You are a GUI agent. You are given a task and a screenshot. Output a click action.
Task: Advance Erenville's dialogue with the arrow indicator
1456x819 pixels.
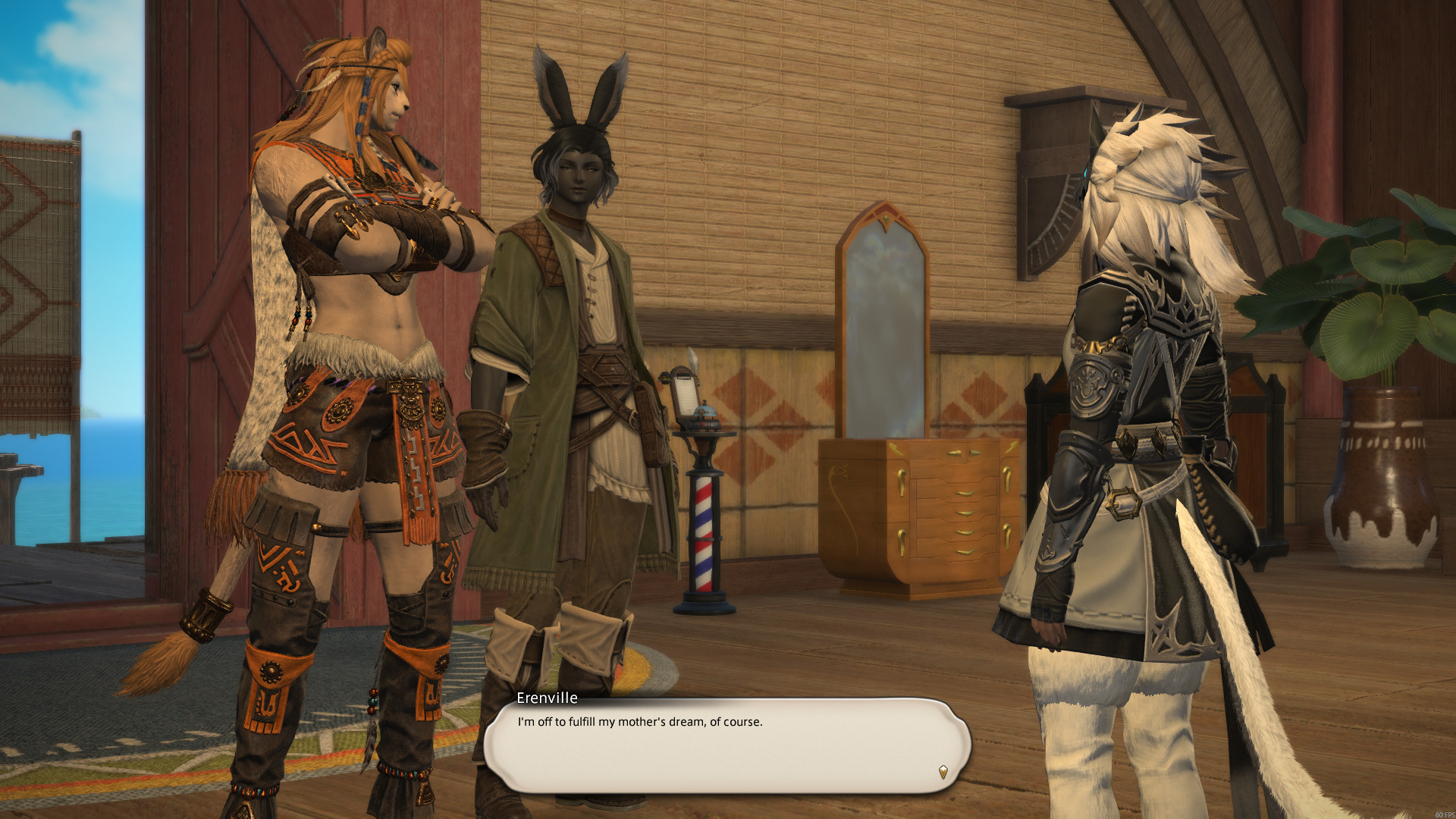point(943,772)
